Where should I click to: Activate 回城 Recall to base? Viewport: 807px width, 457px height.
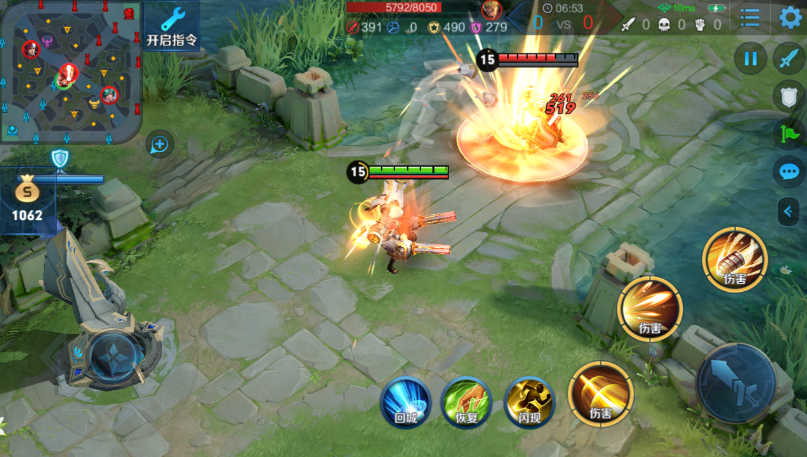[406, 402]
